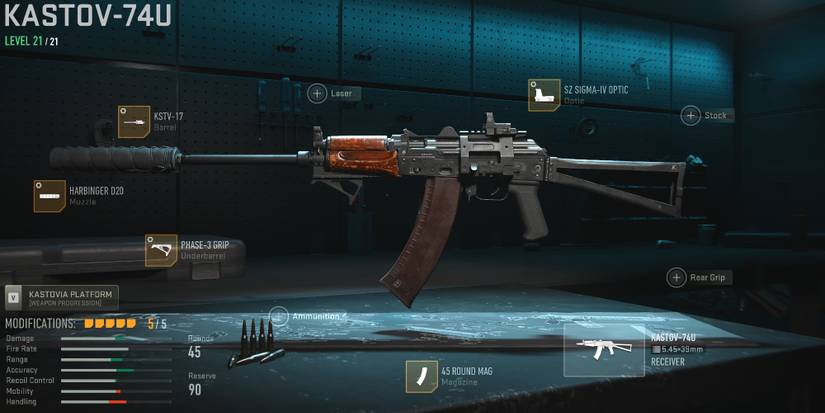Screen dimensions: 825x413
Task: Select the Harbinger D20 muzzle slot
Action: click(x=50, y=196)
